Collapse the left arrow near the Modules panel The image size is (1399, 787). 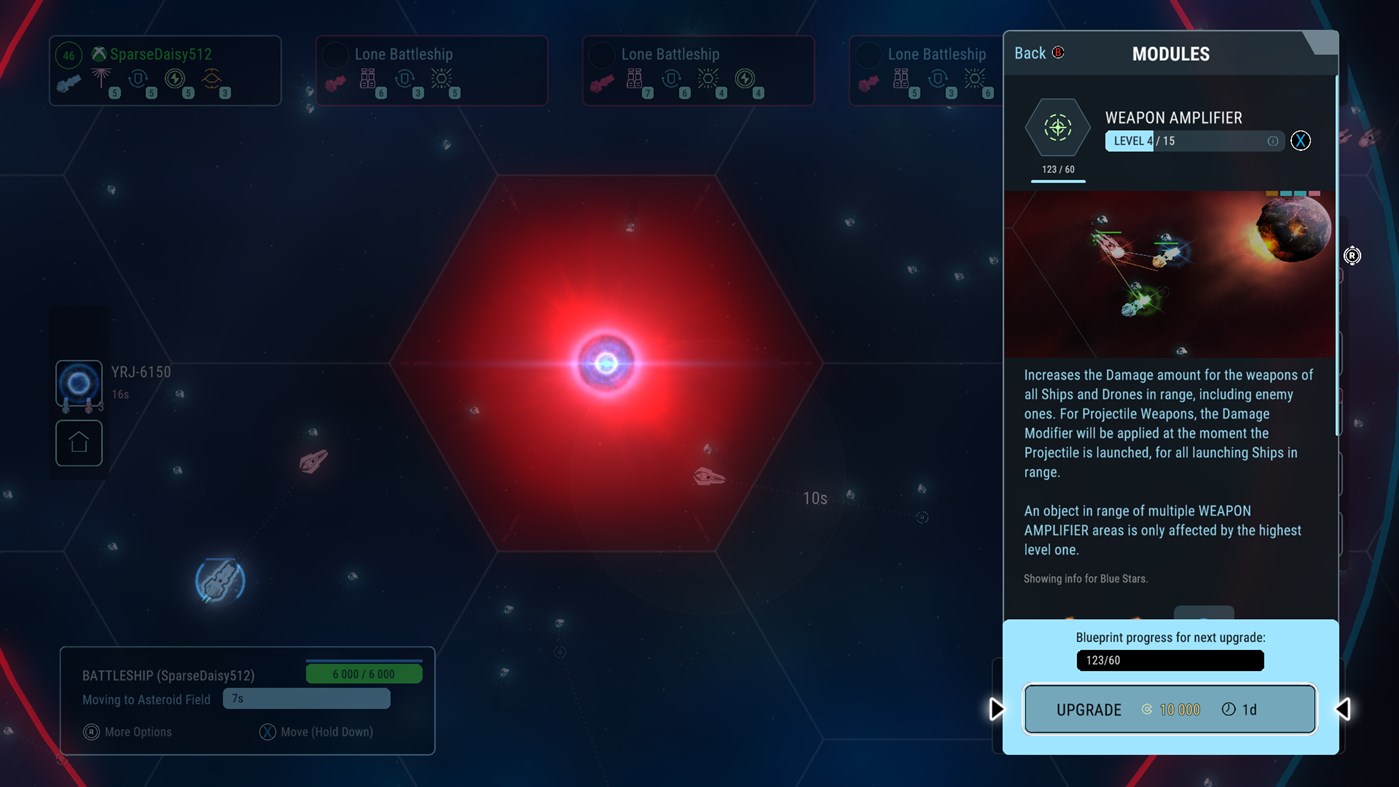[1344, 708]
